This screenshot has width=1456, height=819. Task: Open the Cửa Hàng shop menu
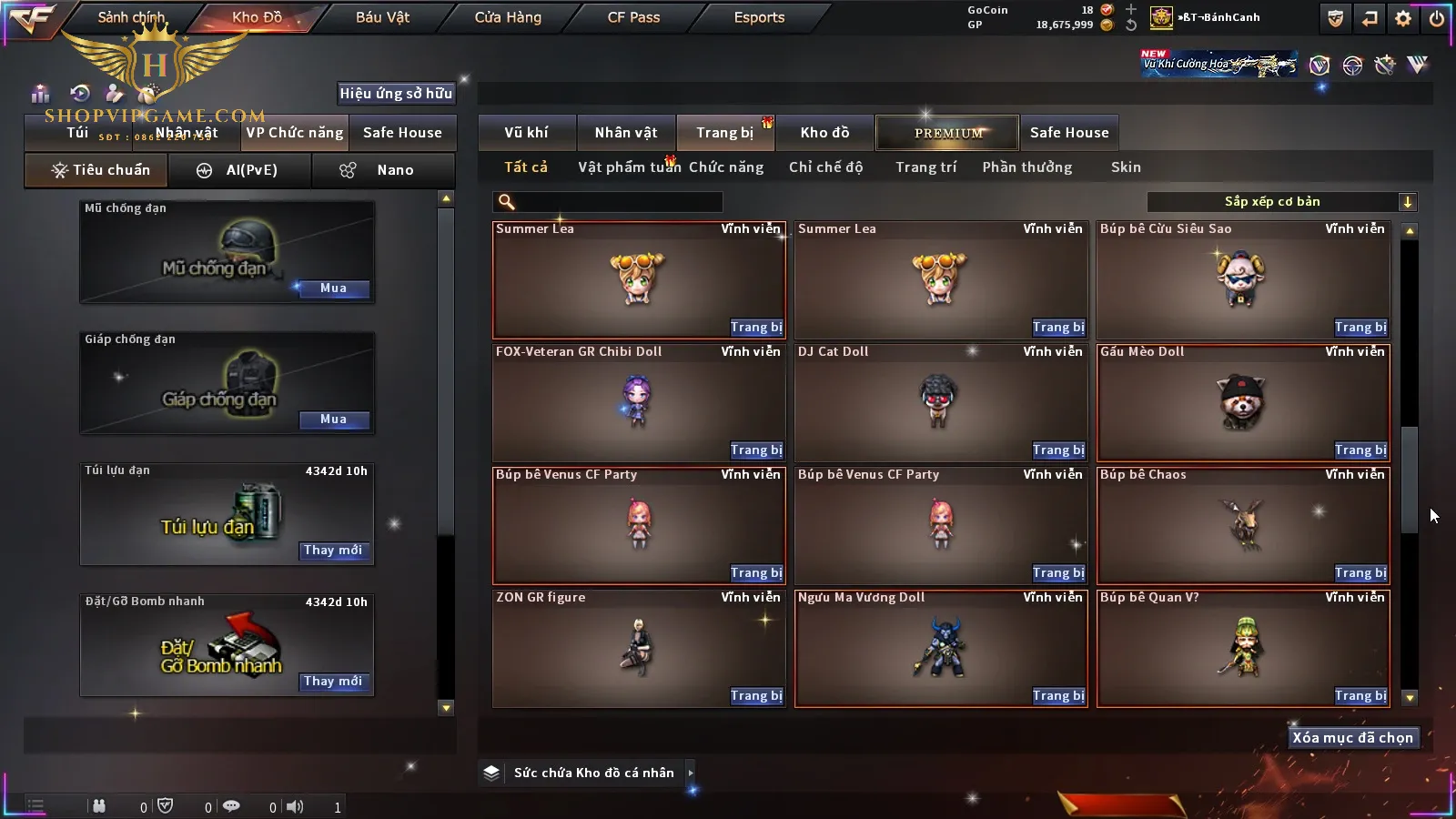click(508, 17)
